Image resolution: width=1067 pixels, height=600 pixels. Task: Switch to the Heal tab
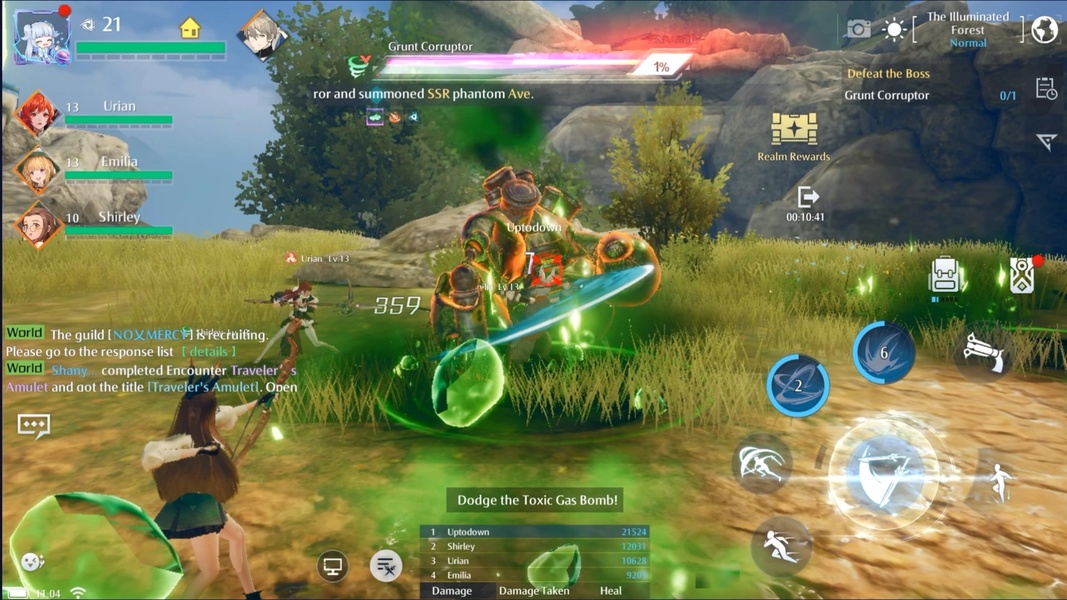click(610, 591)
